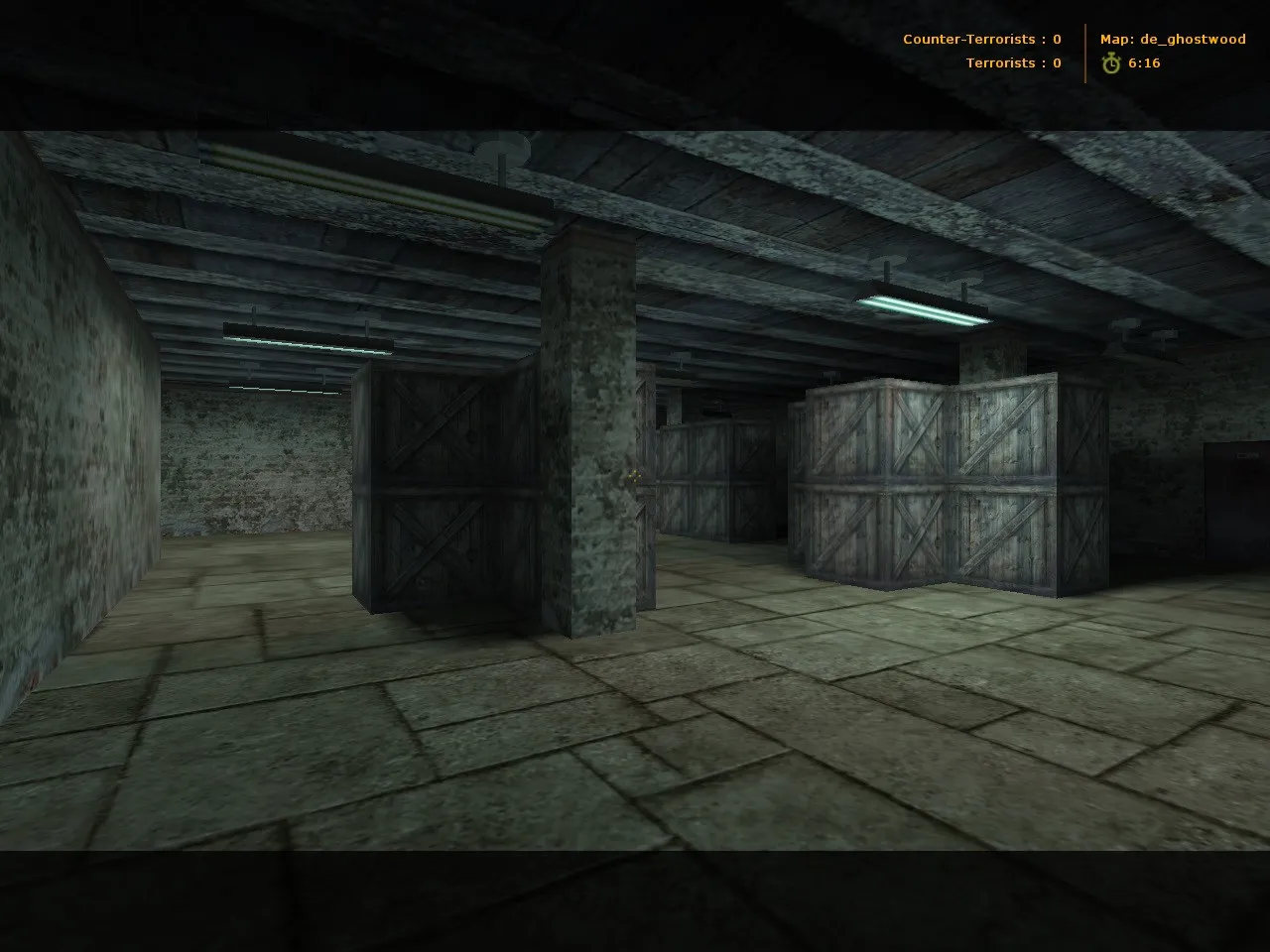Click the Map: de_ghostwood label

click(1173, 39)
